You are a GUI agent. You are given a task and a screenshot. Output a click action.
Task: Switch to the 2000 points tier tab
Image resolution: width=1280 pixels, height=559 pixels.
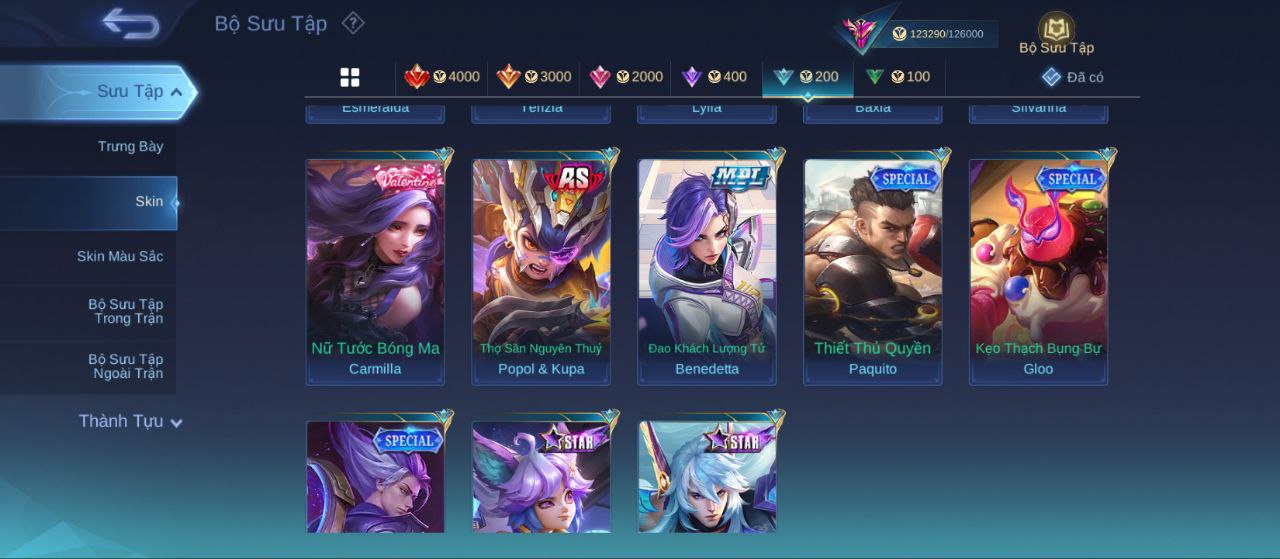tap(627, 77)
